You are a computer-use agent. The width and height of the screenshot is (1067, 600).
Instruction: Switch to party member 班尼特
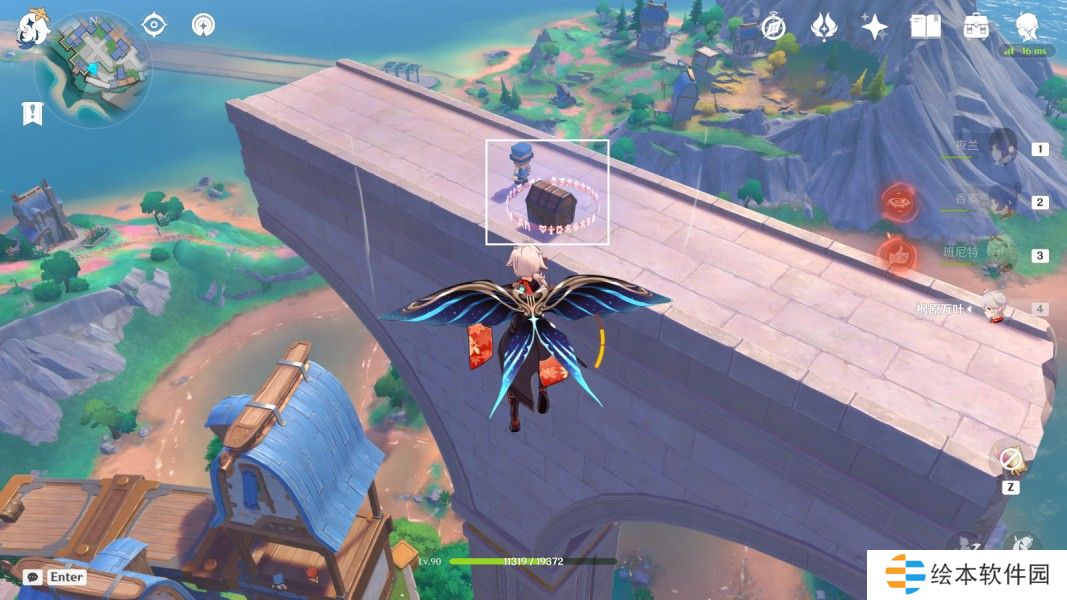1001,255
